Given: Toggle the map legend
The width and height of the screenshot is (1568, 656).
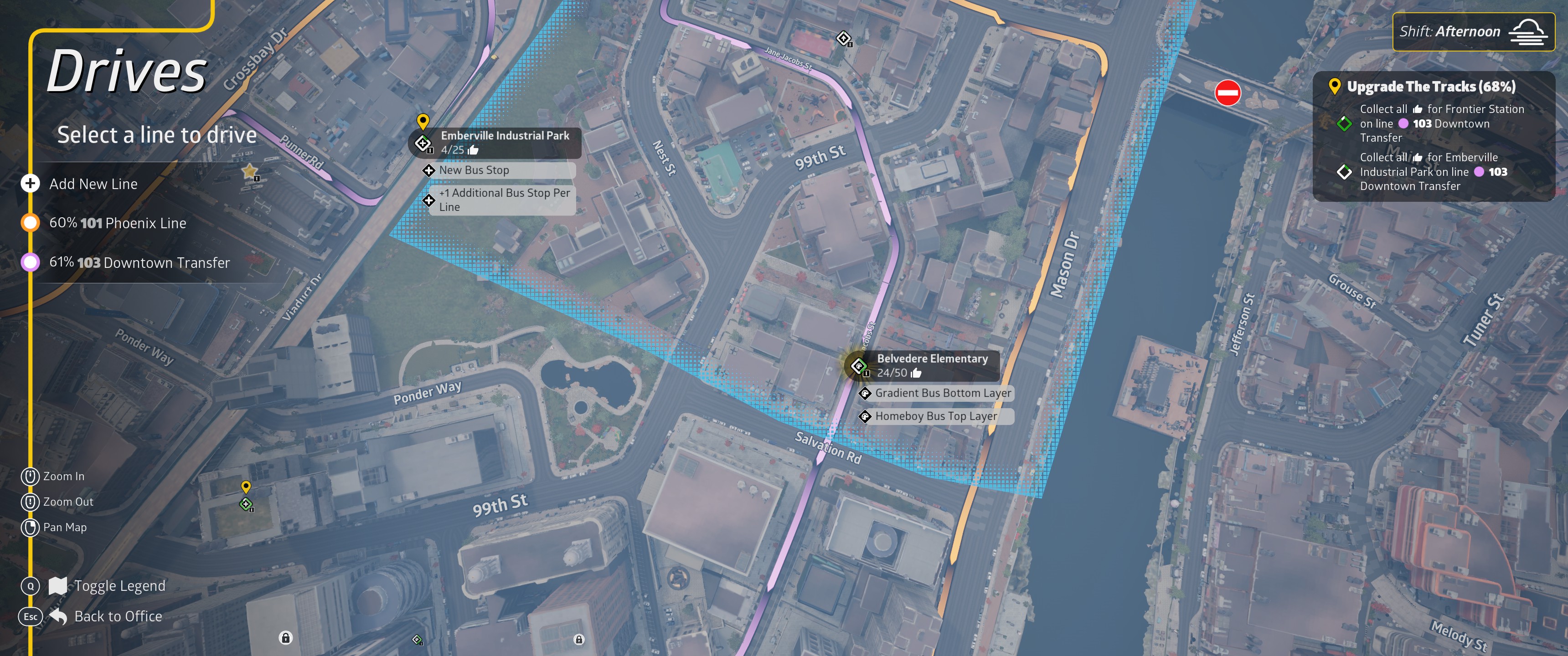Looking at the screenshot, I should (x=119, y=586).
